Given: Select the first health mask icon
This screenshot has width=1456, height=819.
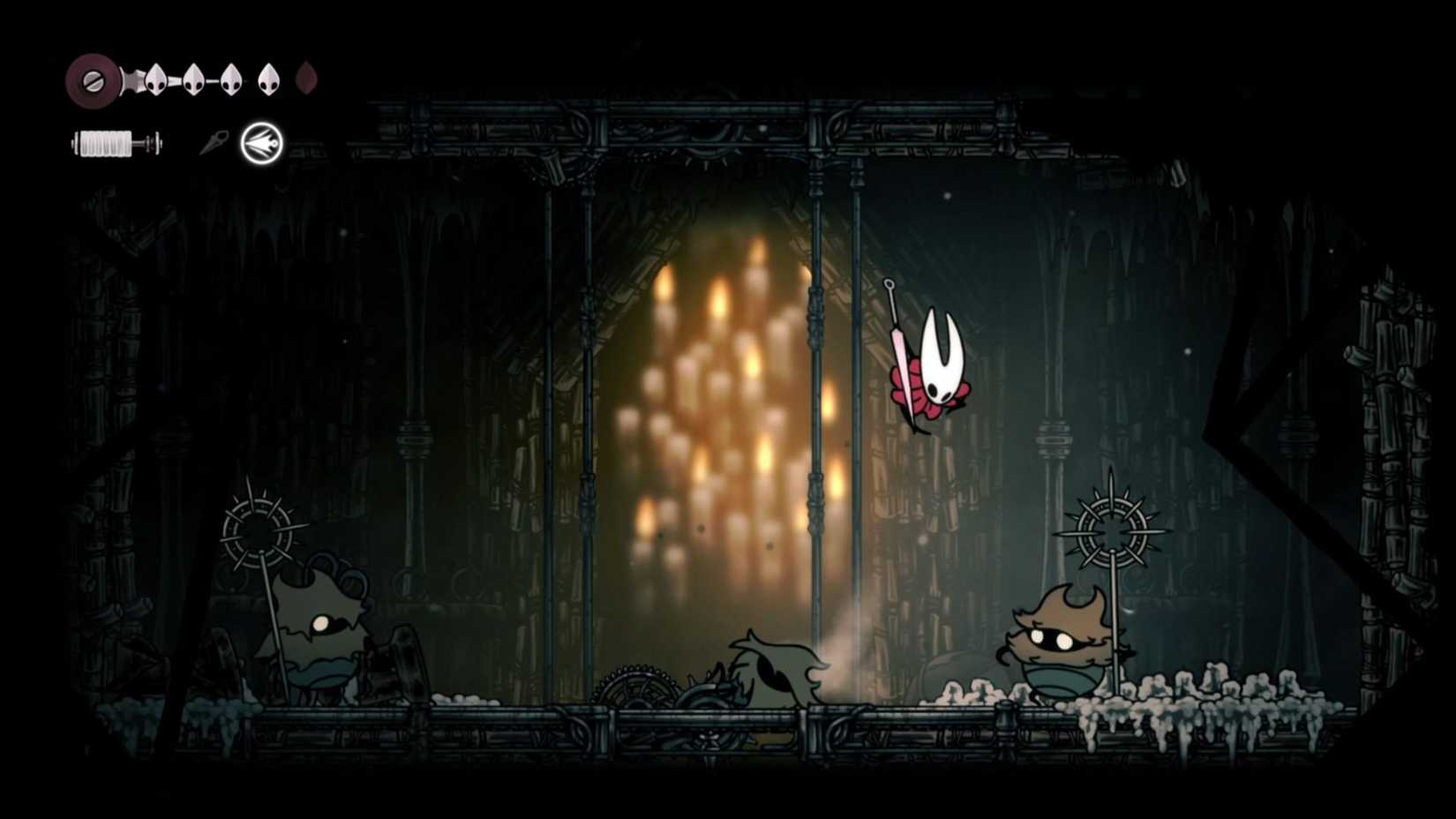Looking at the screenshot, I should pyautogui.click(x=156, y=79).
